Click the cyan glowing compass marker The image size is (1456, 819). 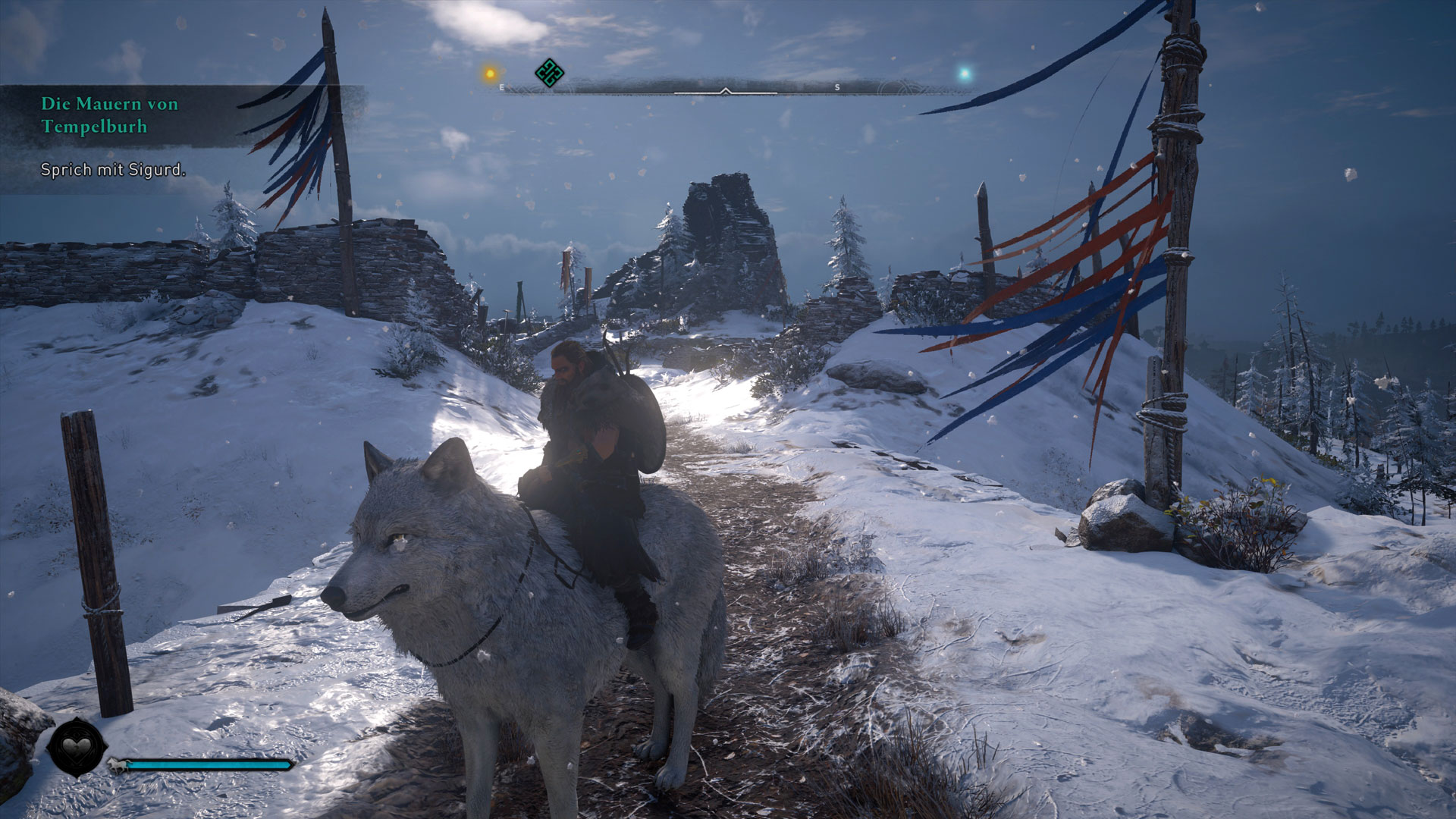pos(965,74)
